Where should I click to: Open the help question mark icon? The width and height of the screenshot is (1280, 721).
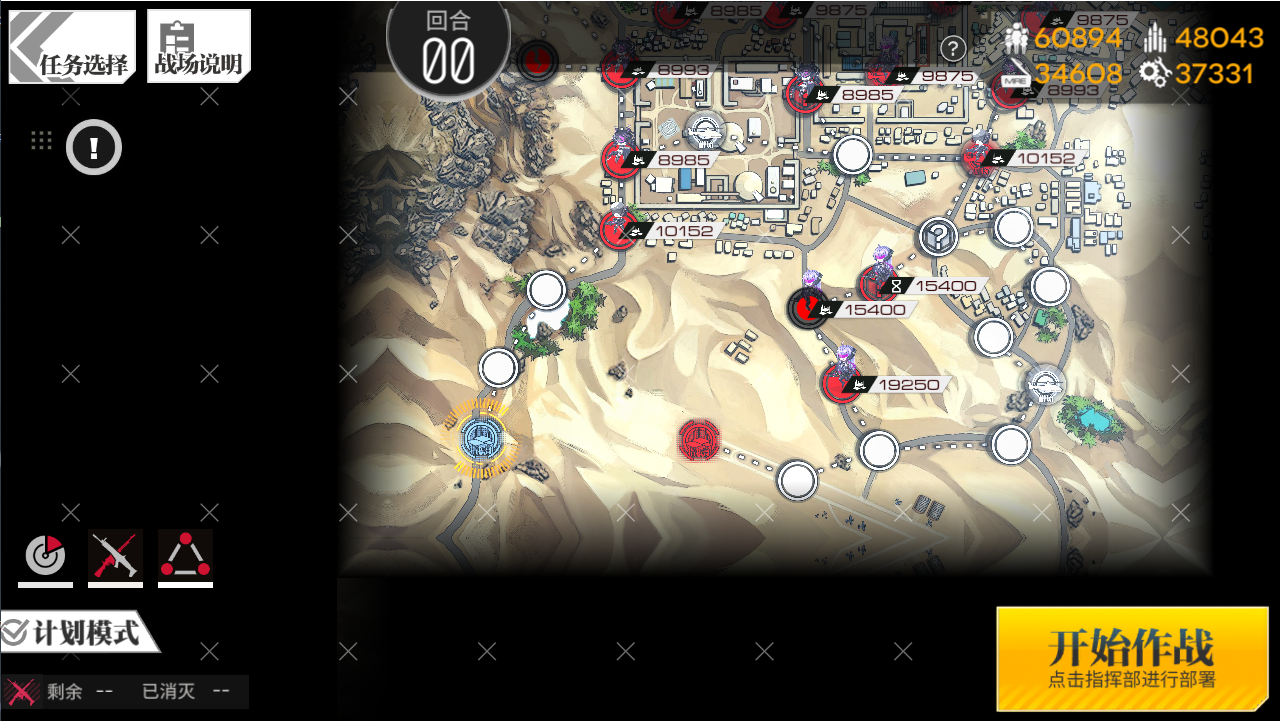pos(953,48)
